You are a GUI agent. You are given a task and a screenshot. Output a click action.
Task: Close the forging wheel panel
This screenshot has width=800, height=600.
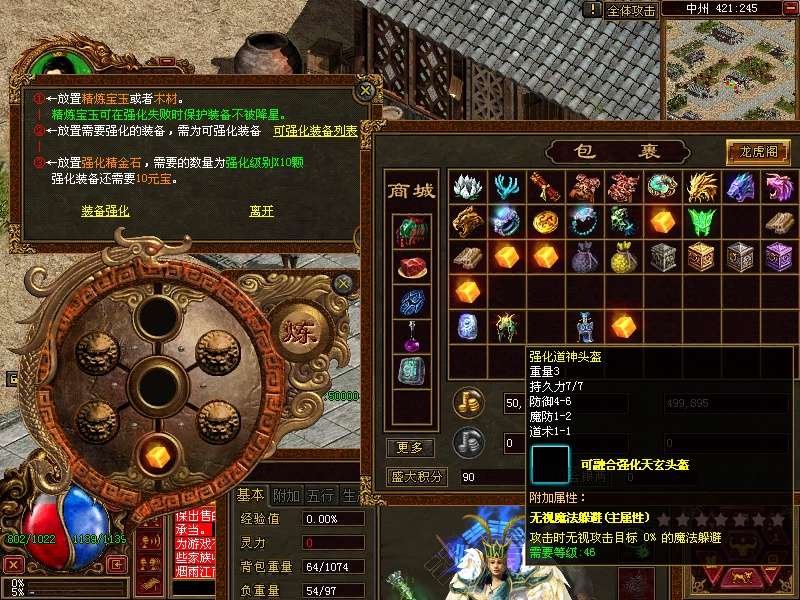[x=344, y=283]
